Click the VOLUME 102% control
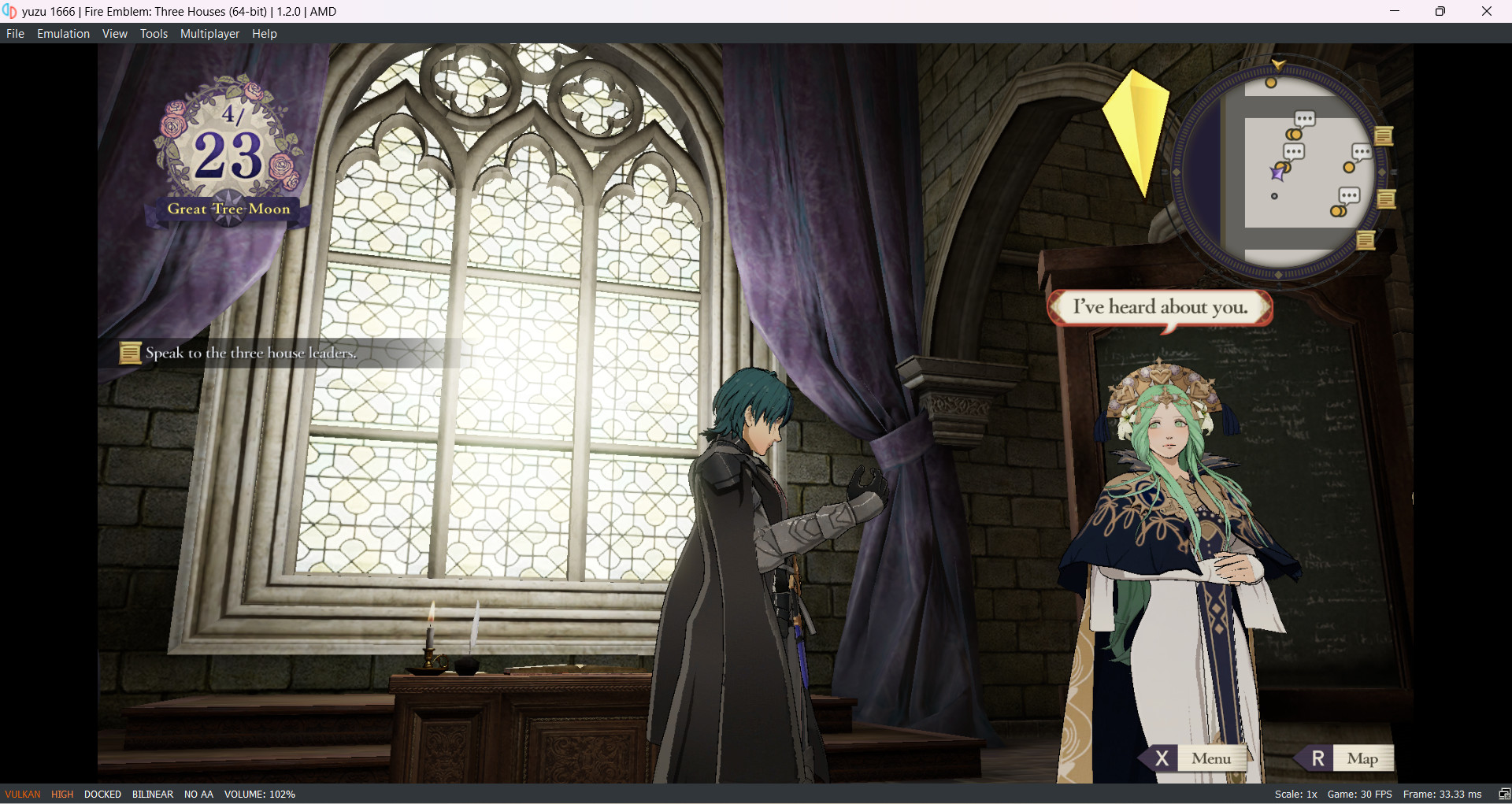Screen dimensions: 1512x804 coord(260,794)
